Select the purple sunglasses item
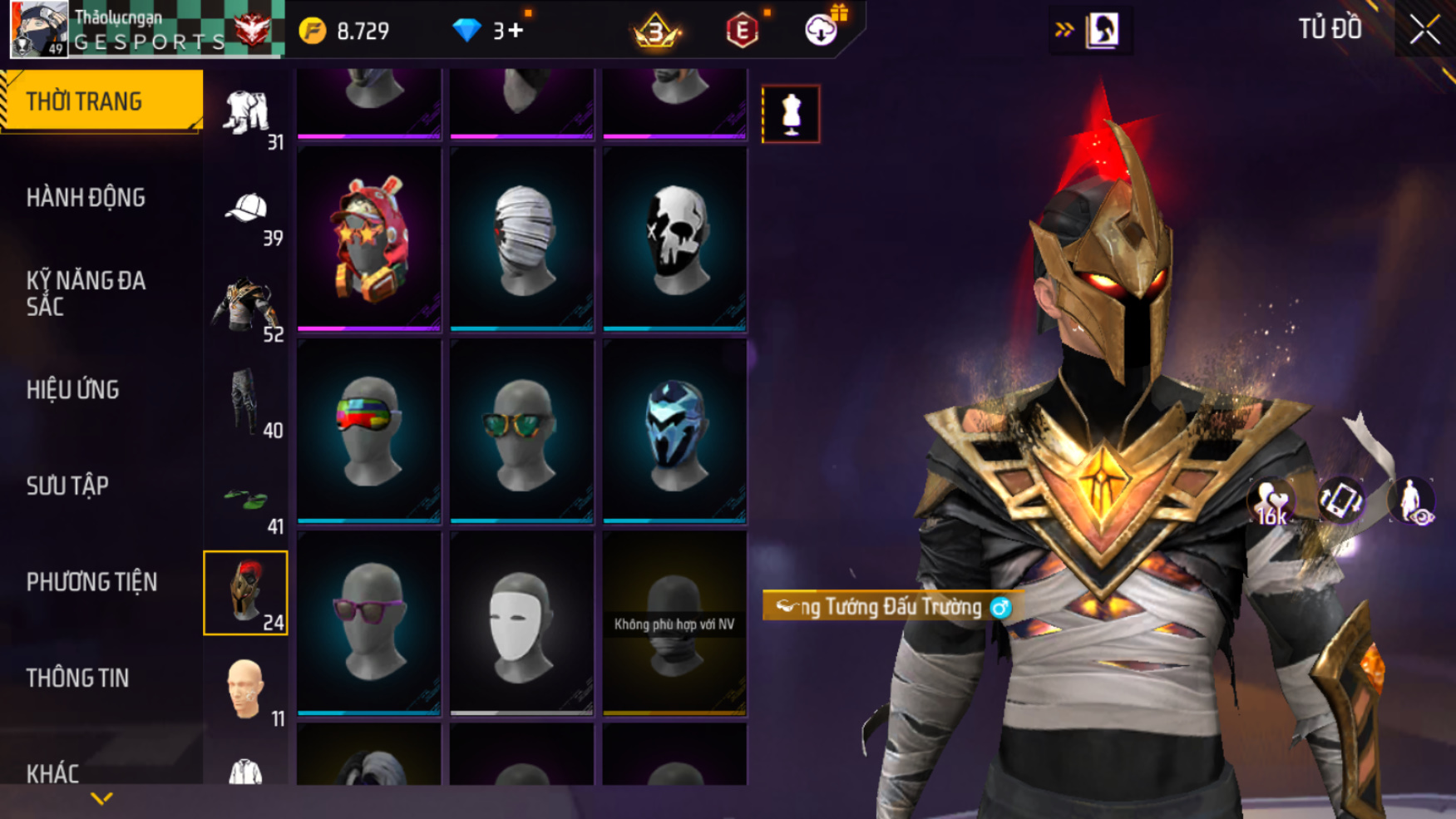The image size is (1456, 819). tap(368, 624)
